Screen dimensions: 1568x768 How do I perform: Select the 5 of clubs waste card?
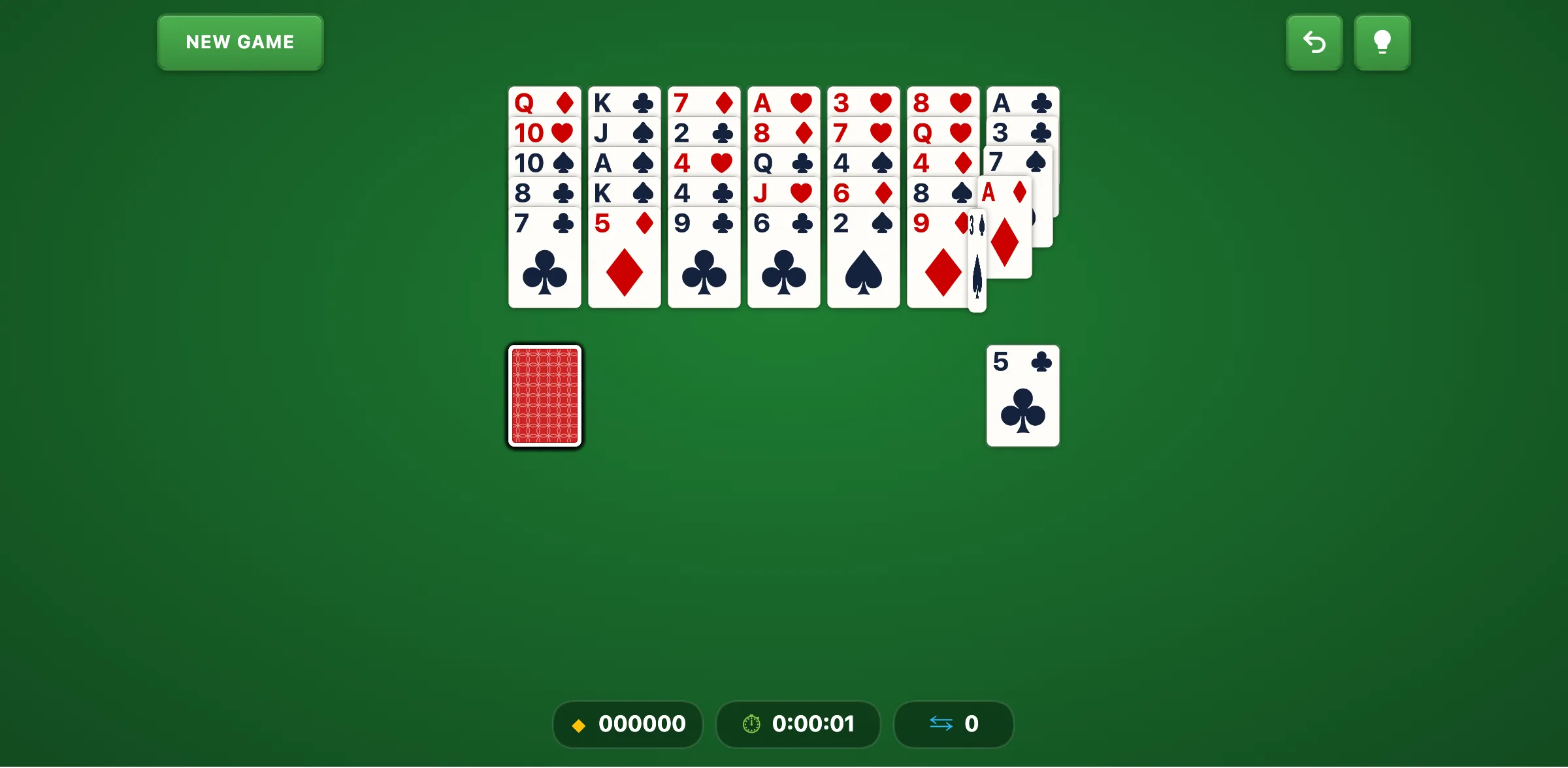tap(1022, 395)
